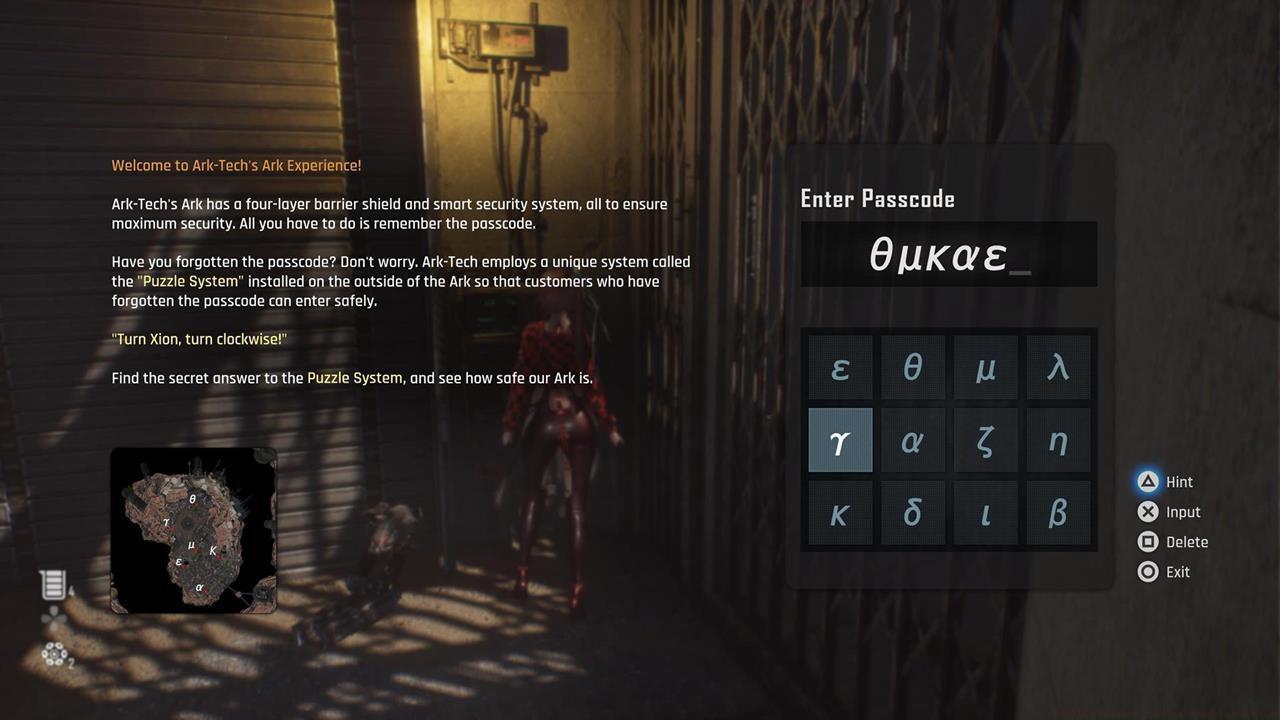
Task: Select the η key on the keypad
Action: (x=1058, y=439)
